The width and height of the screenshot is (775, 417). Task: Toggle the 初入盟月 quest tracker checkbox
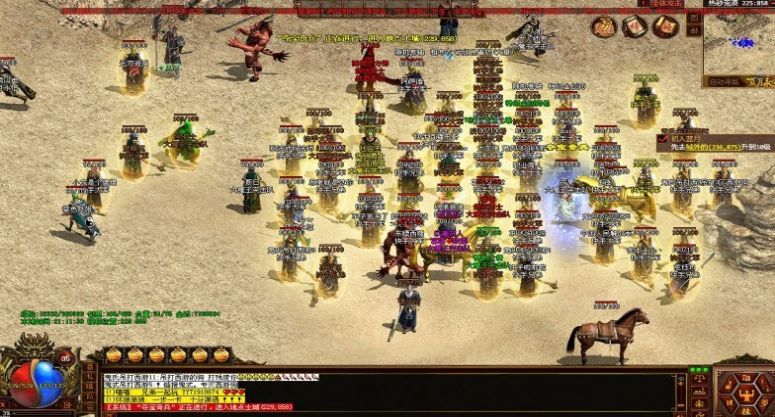click(x=662, y=138)
